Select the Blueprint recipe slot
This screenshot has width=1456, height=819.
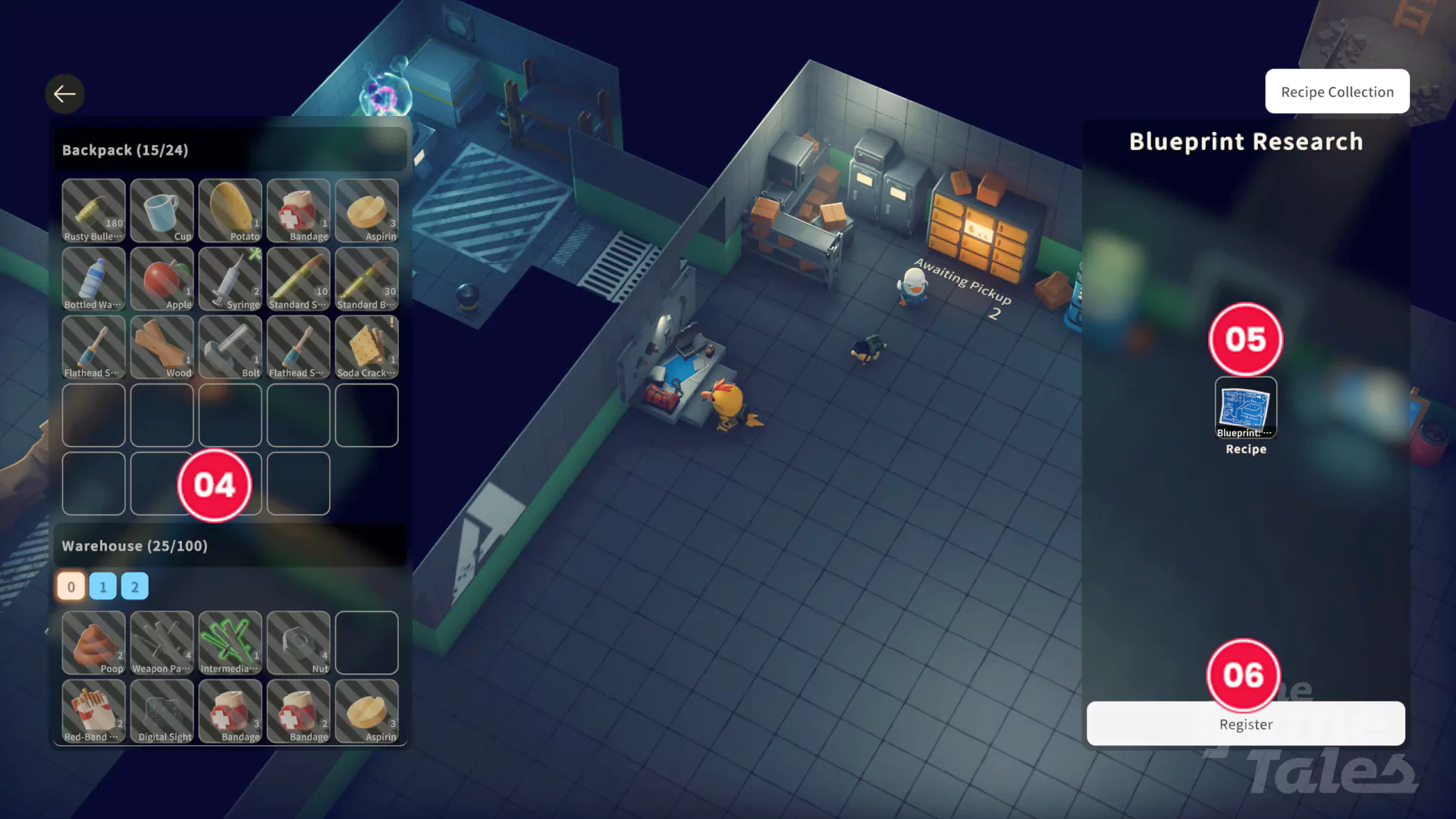(1245, 408)
